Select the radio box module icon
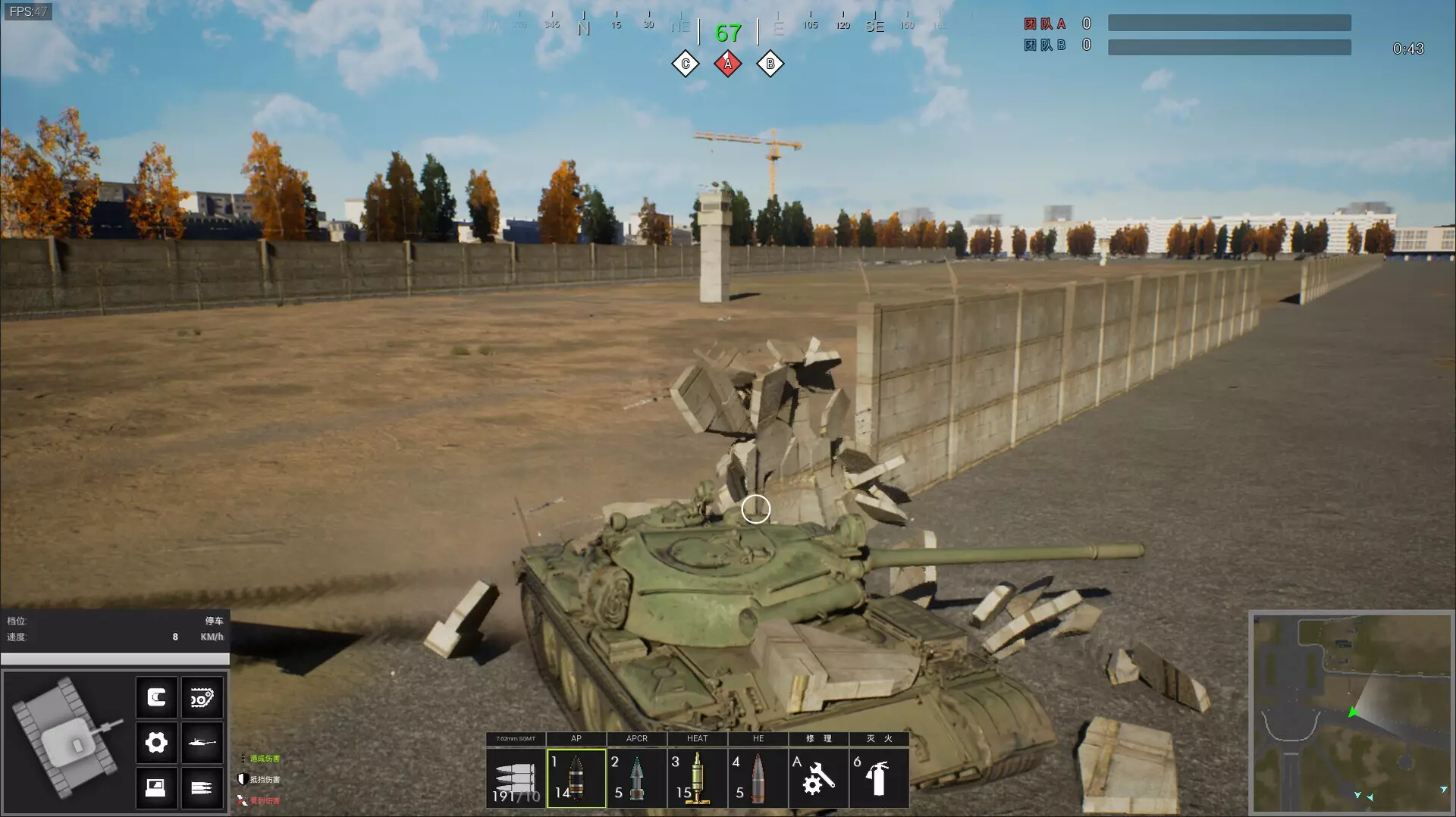Viewport: 1456px width, 817px height. pyautogui.click(x=156, y=787)
